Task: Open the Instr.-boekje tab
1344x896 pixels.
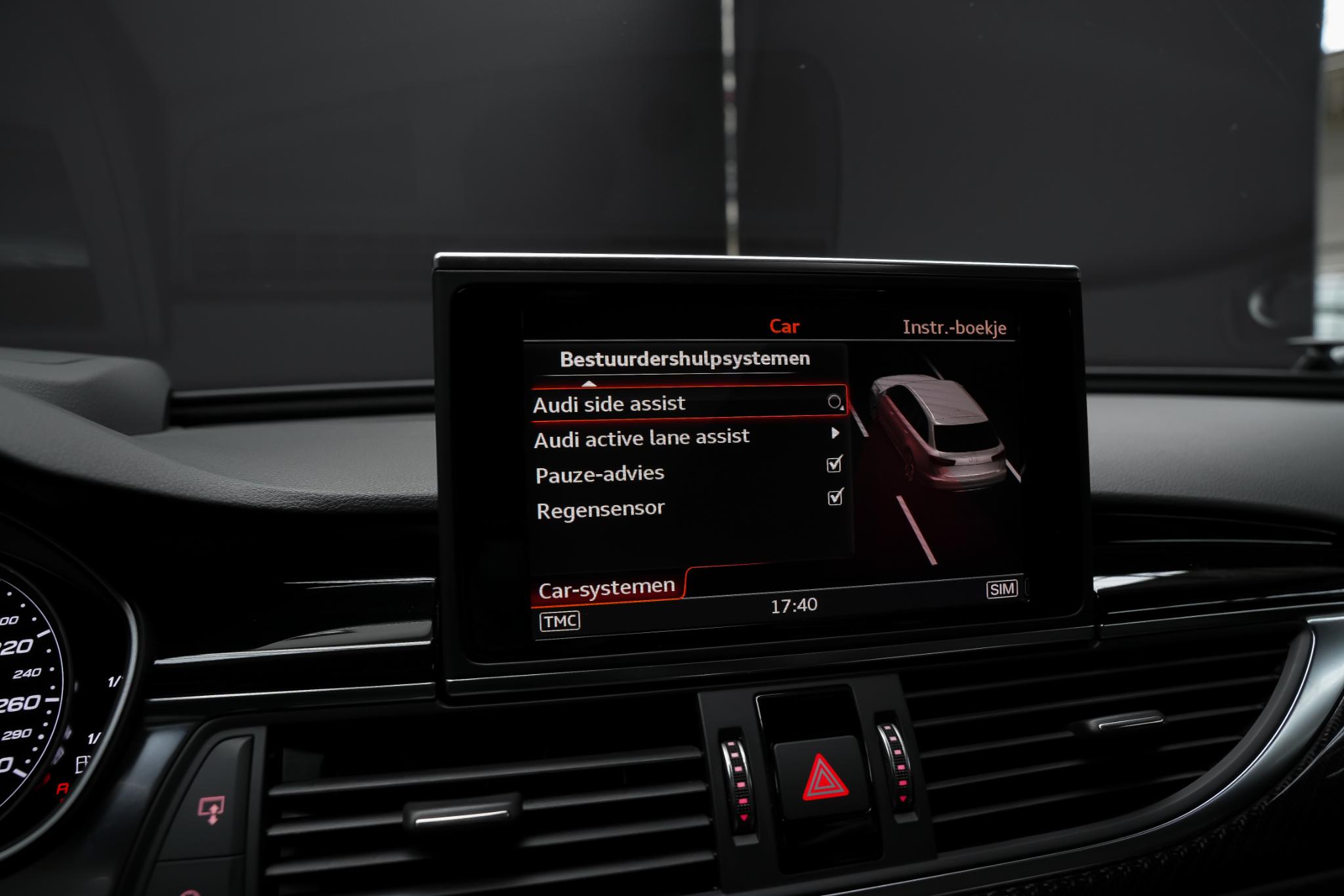Action: click(954, 327)
